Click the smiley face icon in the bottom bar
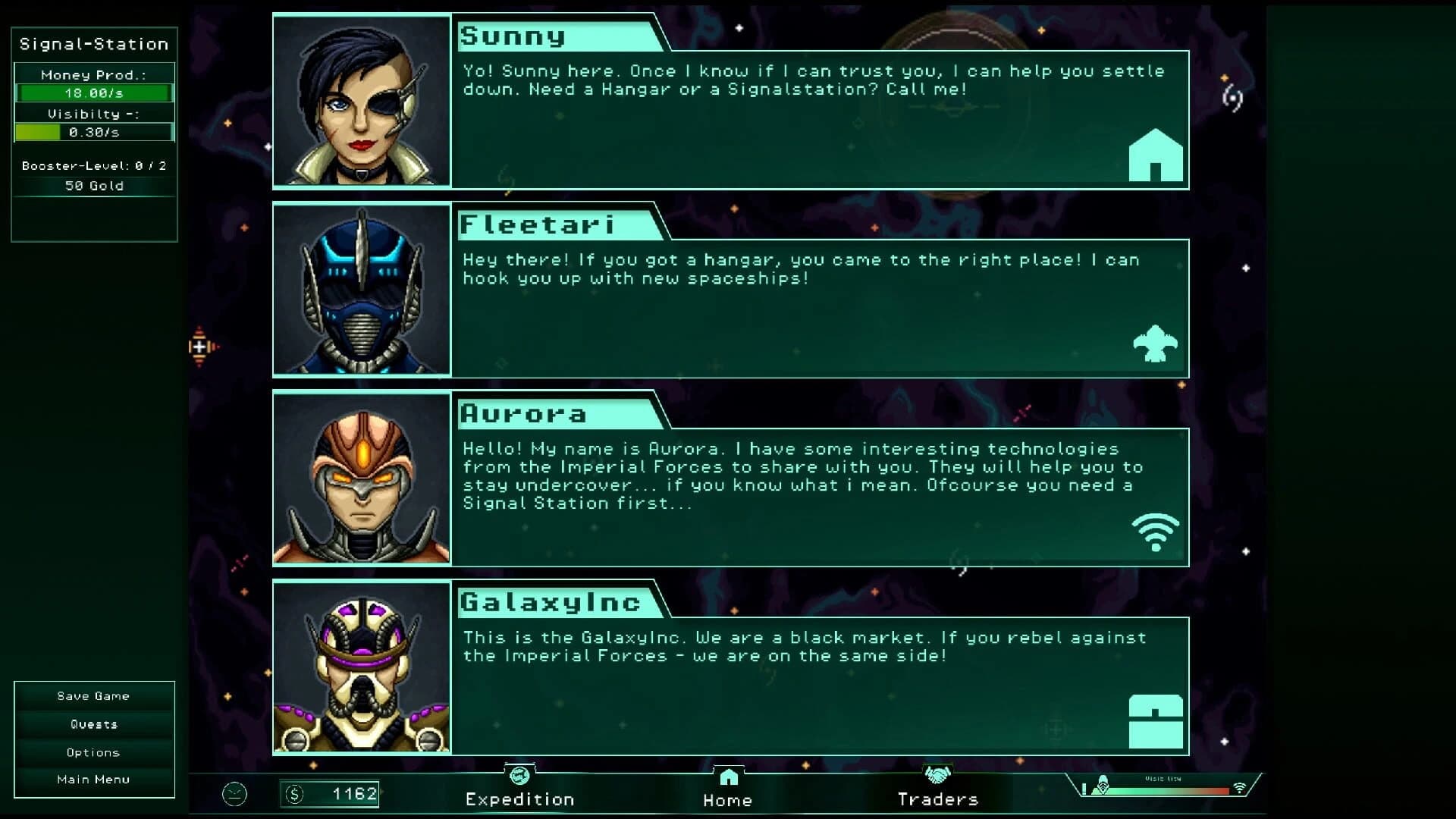This screenshot has height=819, width=1456. tap(235, 793)
